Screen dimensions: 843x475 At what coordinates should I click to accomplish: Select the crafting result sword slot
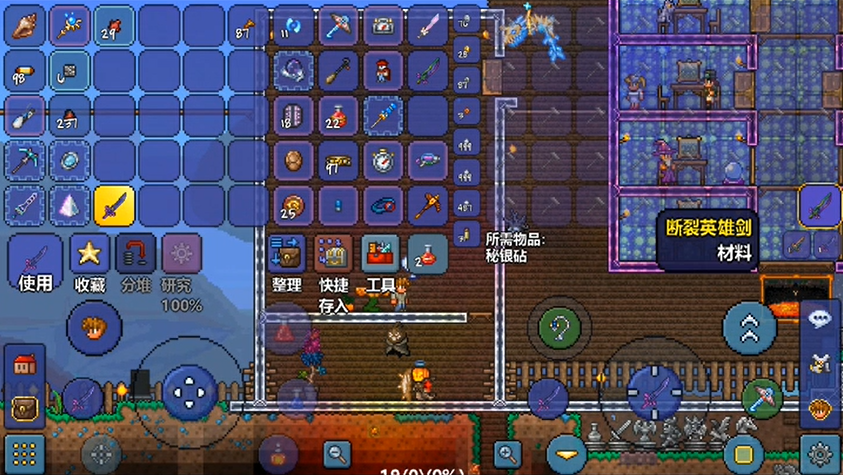(820, 206)
